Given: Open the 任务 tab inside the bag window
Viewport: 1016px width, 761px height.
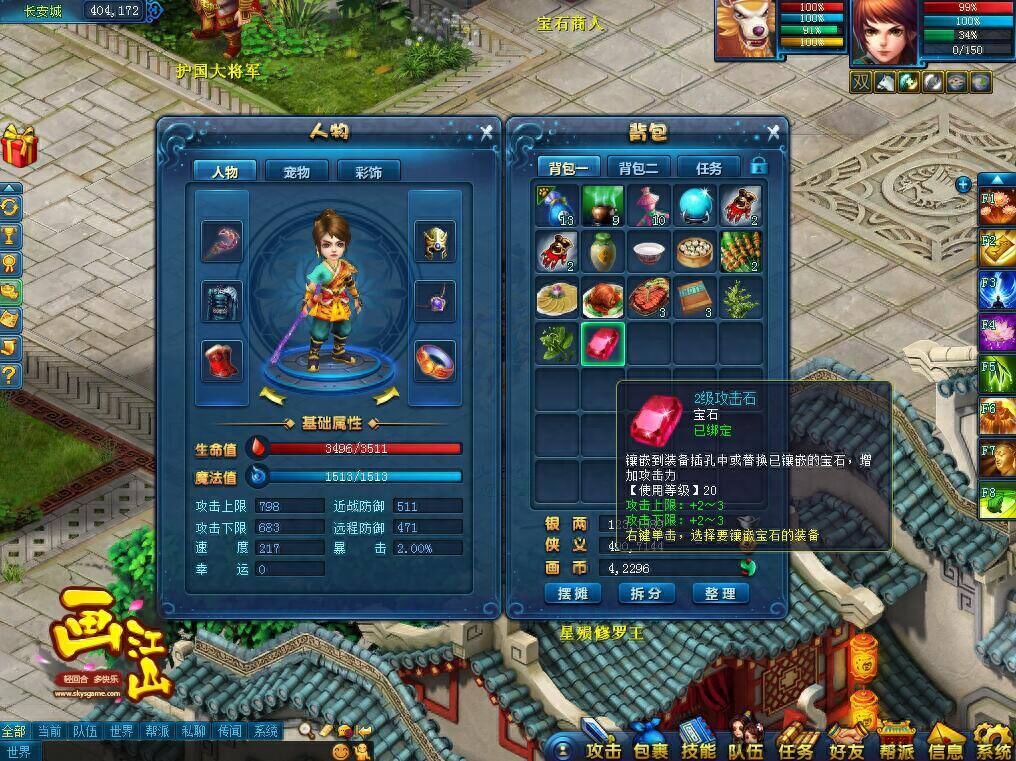Looking at the screenshot, I should tap(708, 168).
